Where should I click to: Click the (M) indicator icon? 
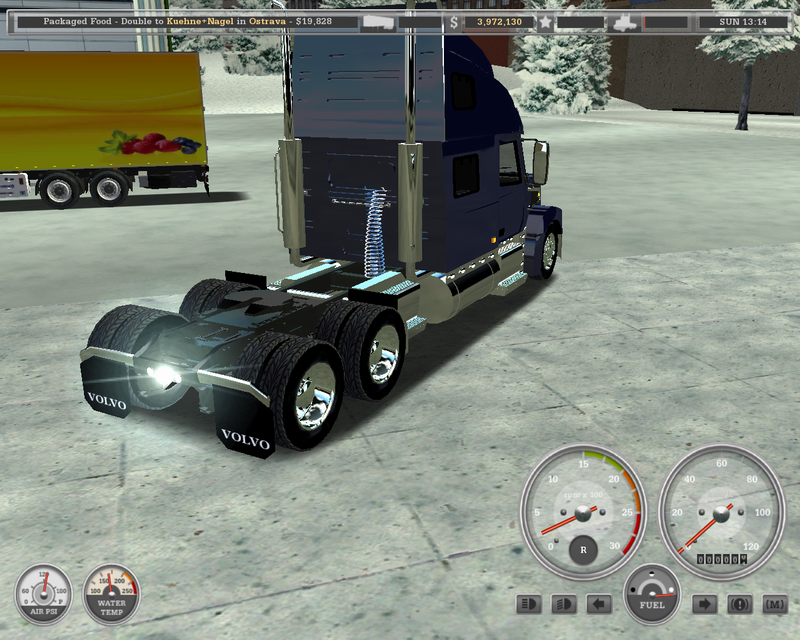tap(774, 604)
